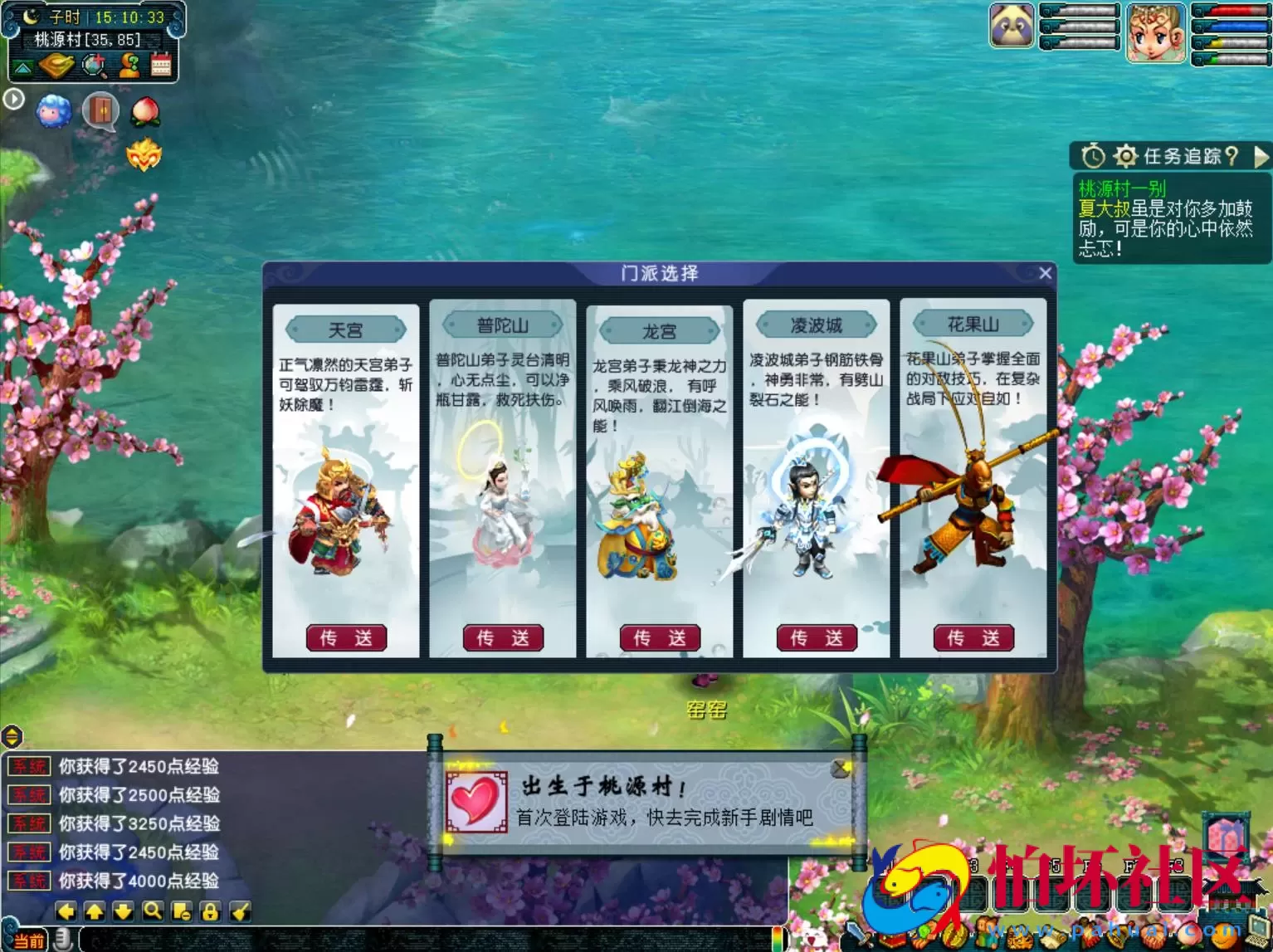Toggle the task timer clock icon
Image resolution: width=1273 pixels, height=952 pixels.
tap(1094, 155)
